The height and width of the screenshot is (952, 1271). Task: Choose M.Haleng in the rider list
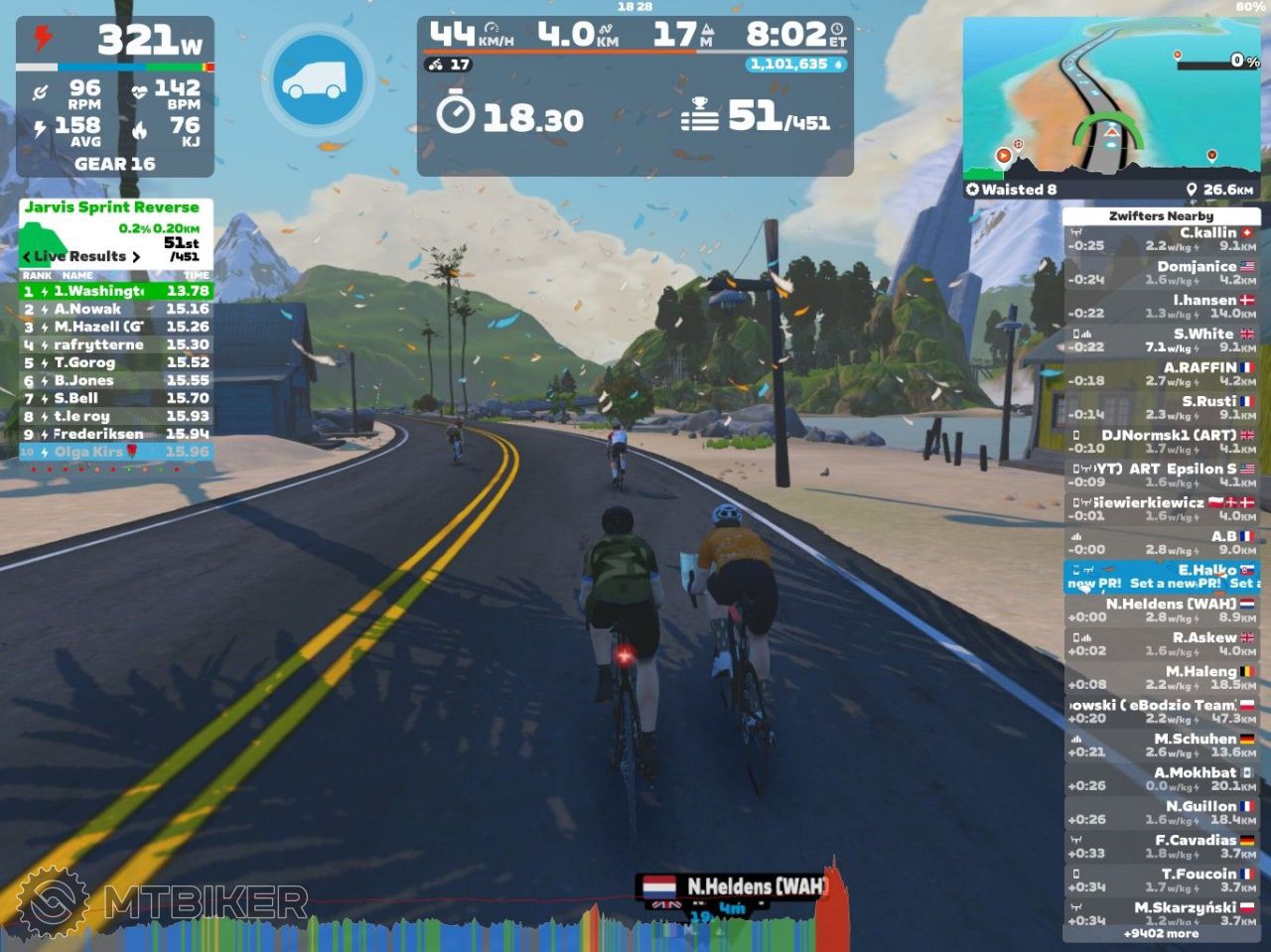(x=1162, y=678)
